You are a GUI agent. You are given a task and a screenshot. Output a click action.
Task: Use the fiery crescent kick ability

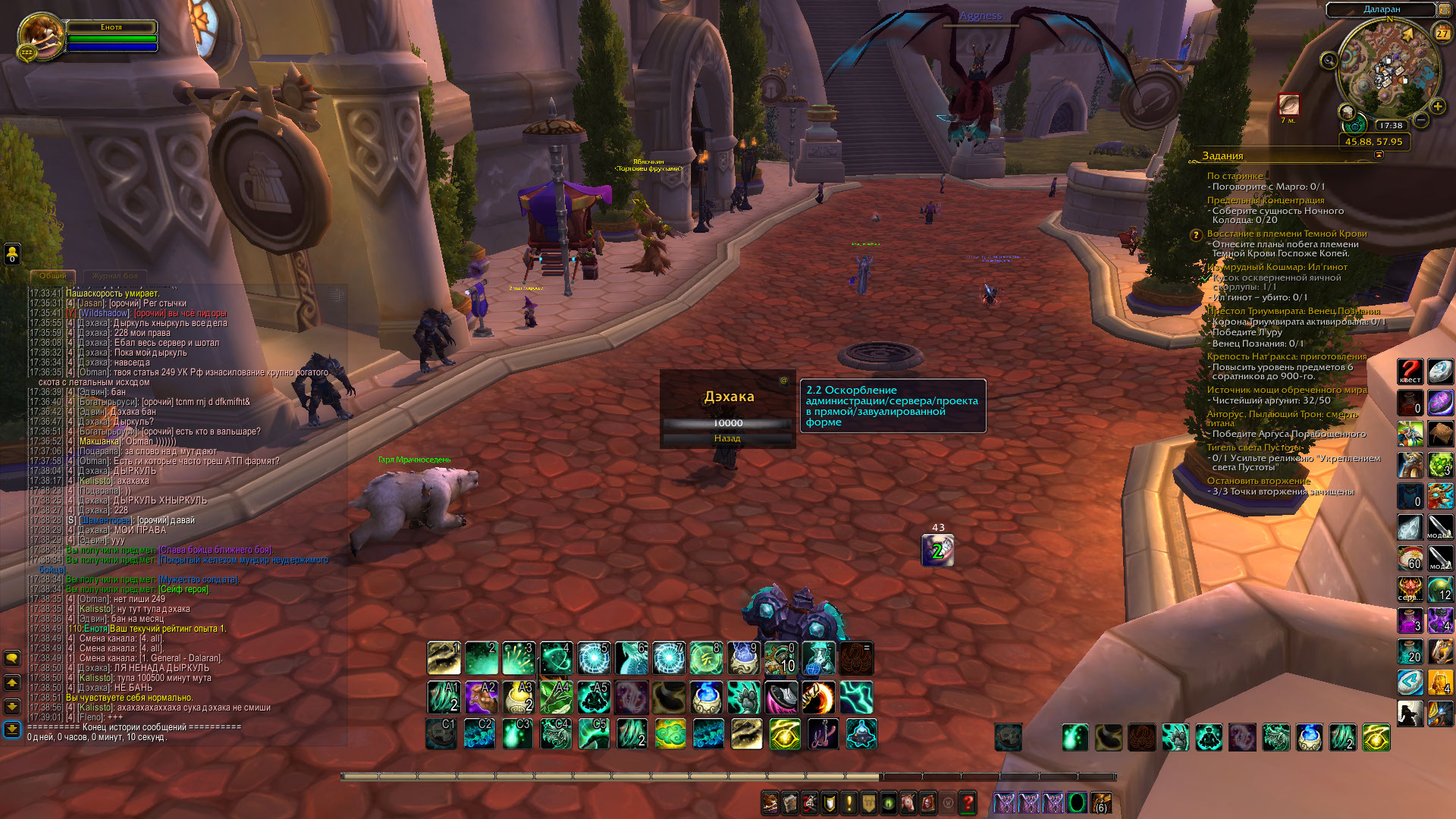(x=818, y=698)
